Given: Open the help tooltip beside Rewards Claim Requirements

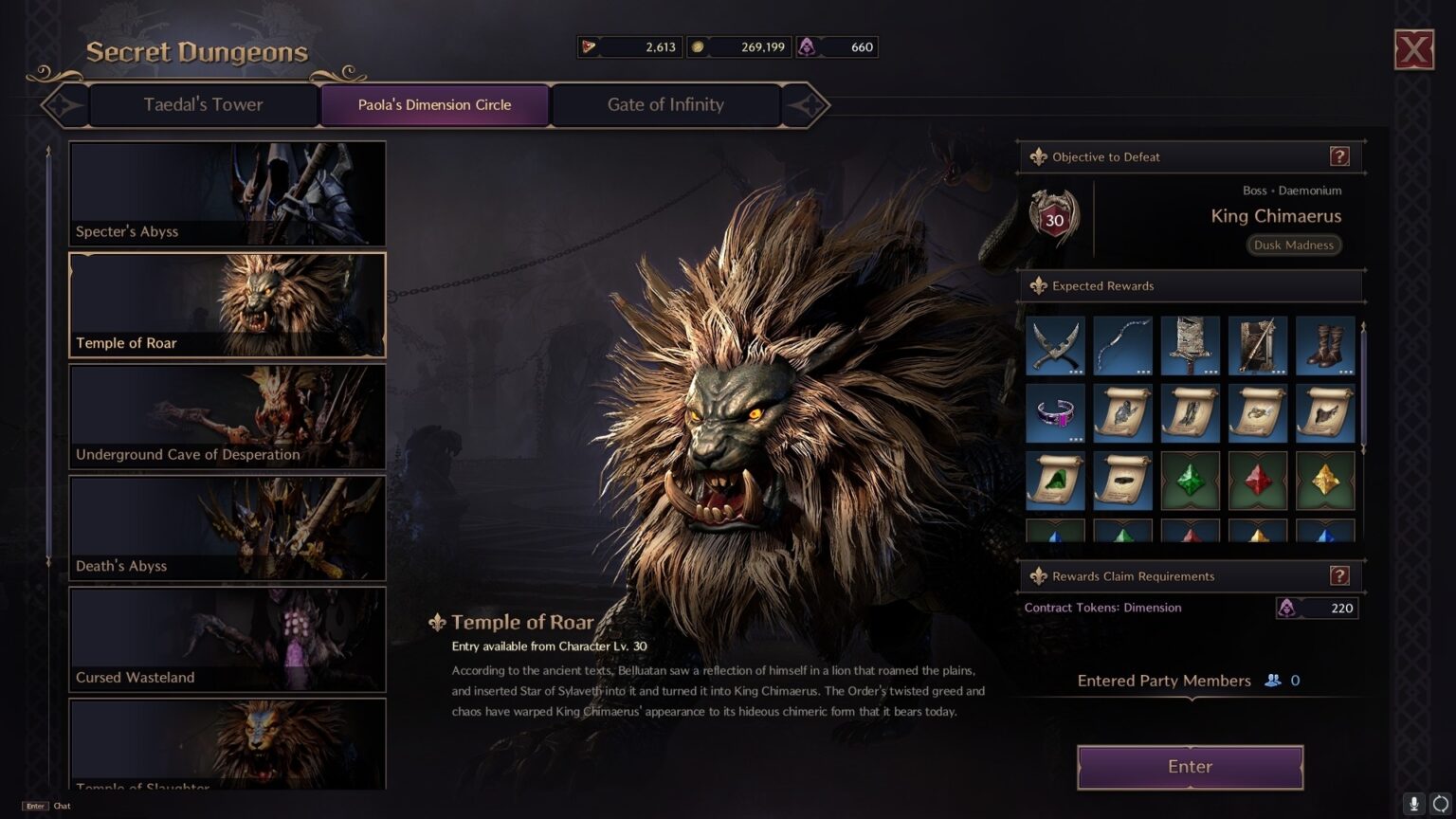Looking at the screenshot, I should (1338, 575).
